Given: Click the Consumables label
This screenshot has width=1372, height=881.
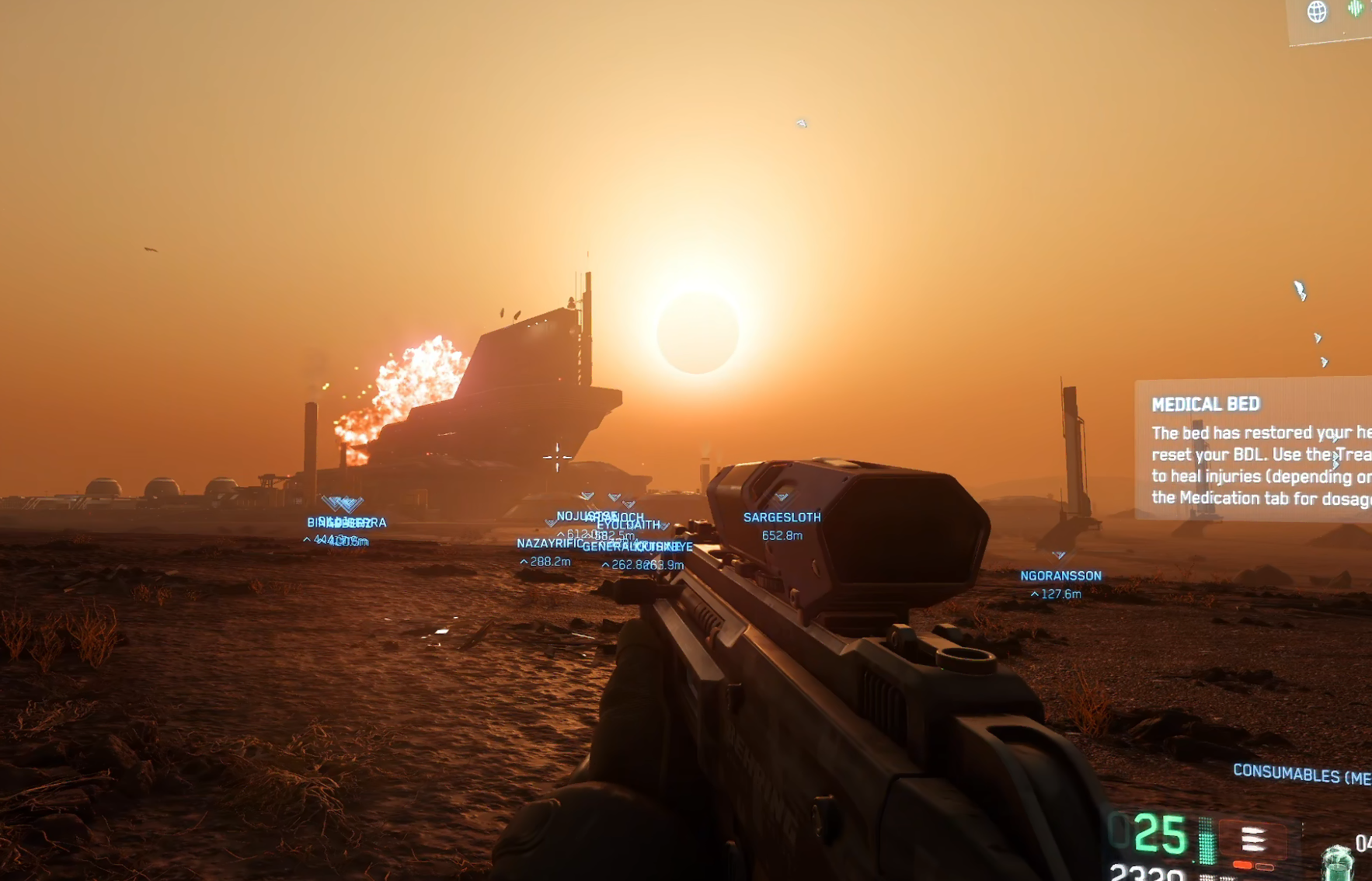Looking at the screenshot, I should (x=1301, y=774).
